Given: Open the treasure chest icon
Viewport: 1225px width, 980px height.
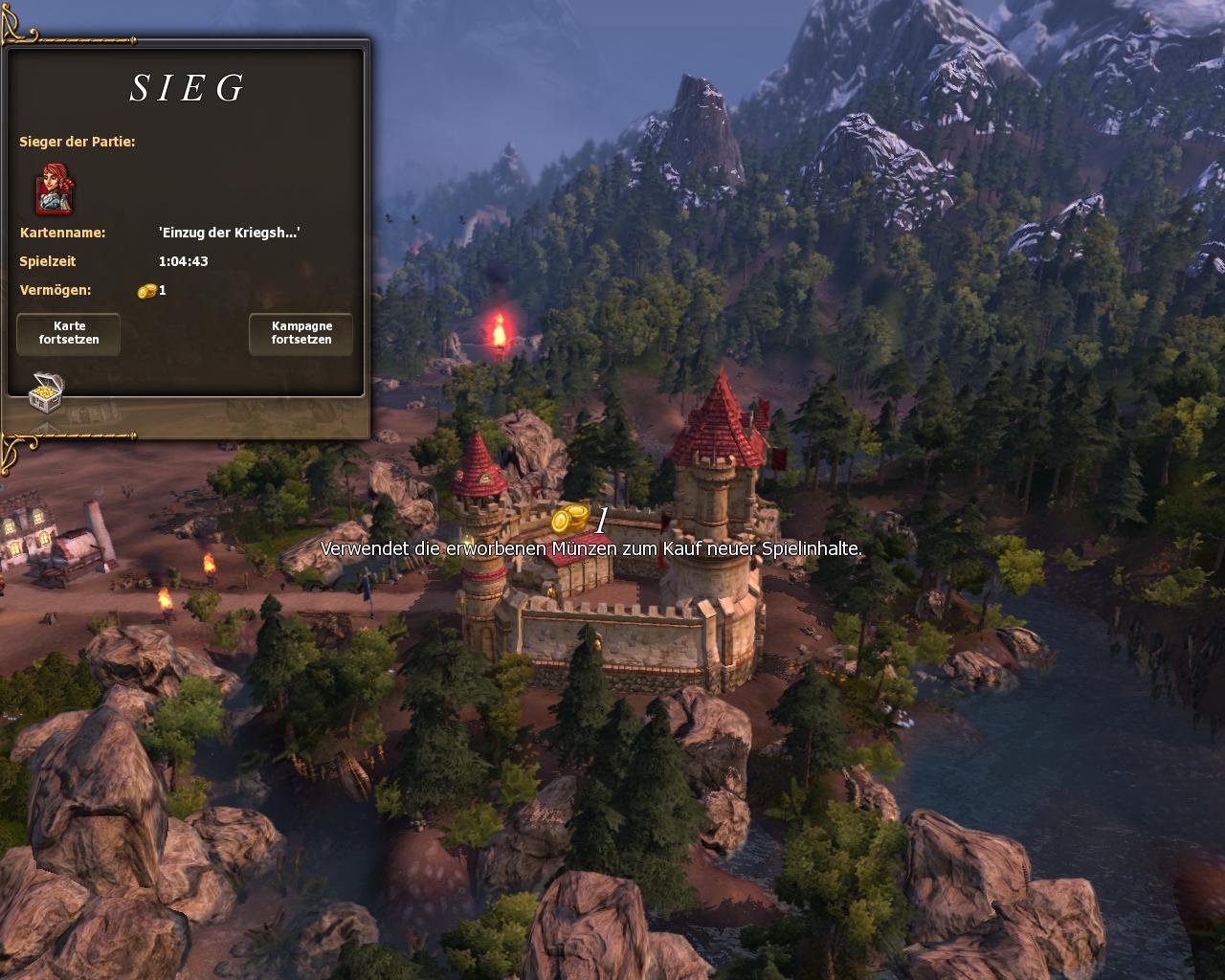Looking at the screenshot, I should tap(46, 390).
